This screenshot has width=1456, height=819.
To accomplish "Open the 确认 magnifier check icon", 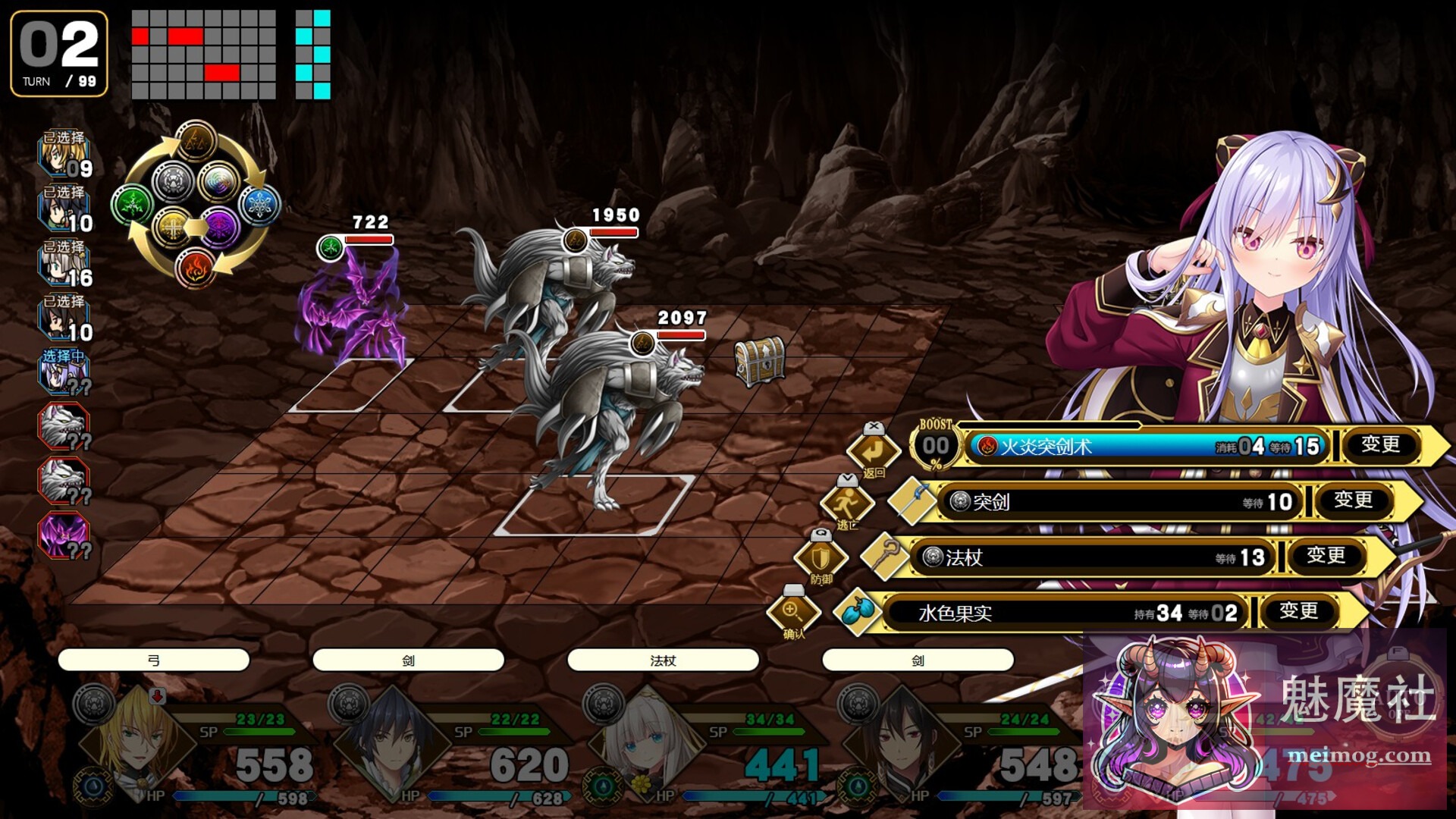I will (x=793, y=611).
